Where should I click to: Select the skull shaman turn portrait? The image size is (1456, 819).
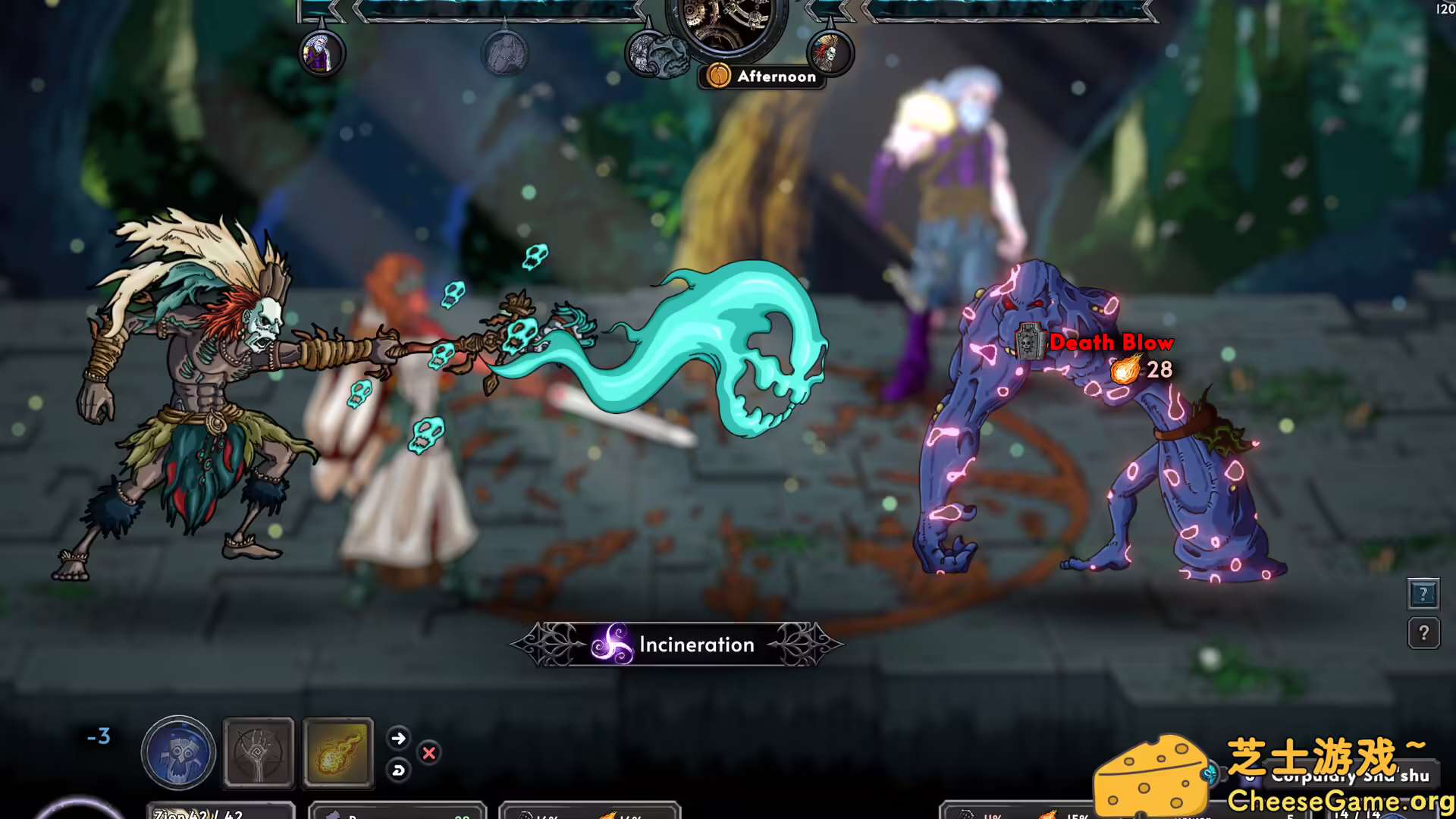click(x=829, y=52)
